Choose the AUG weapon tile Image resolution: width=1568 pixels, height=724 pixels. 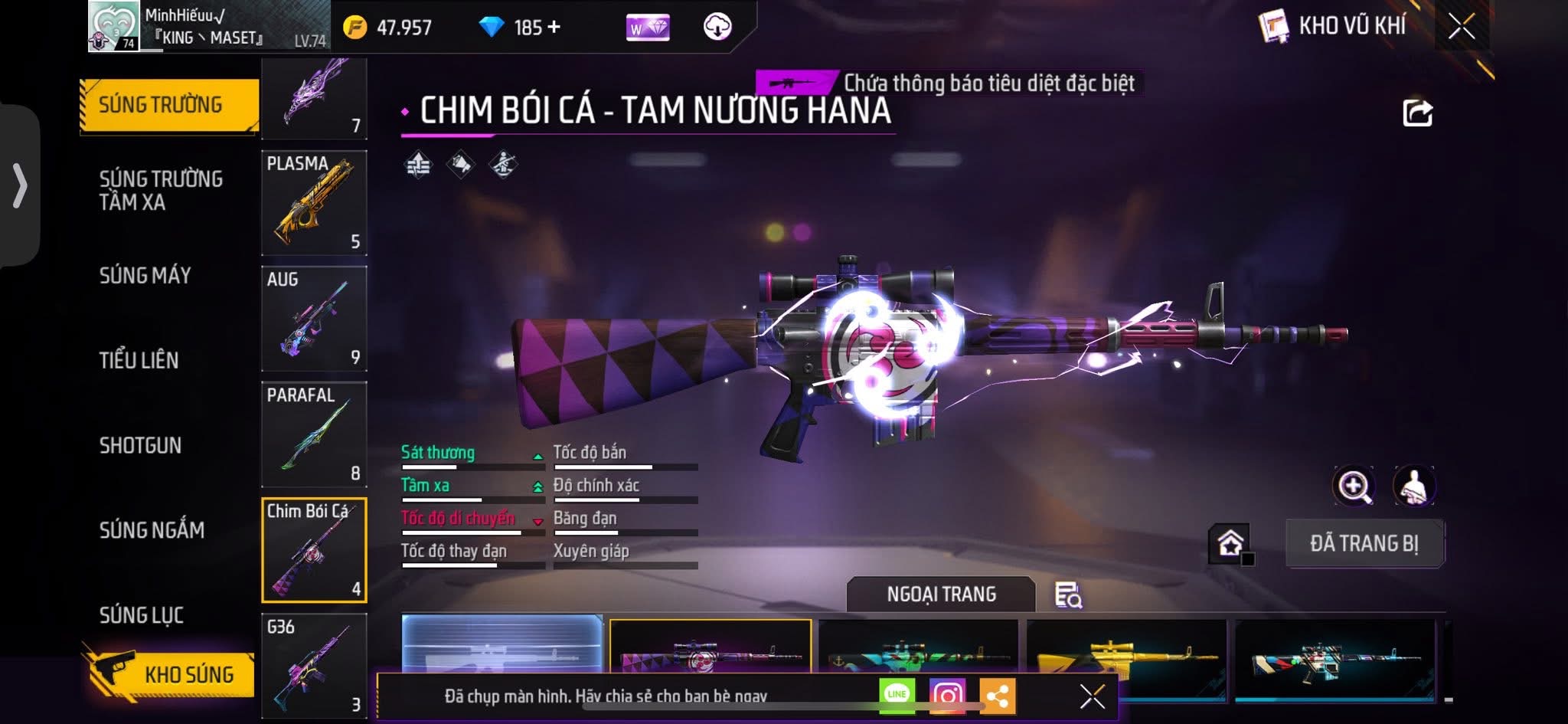coord(314,319)
